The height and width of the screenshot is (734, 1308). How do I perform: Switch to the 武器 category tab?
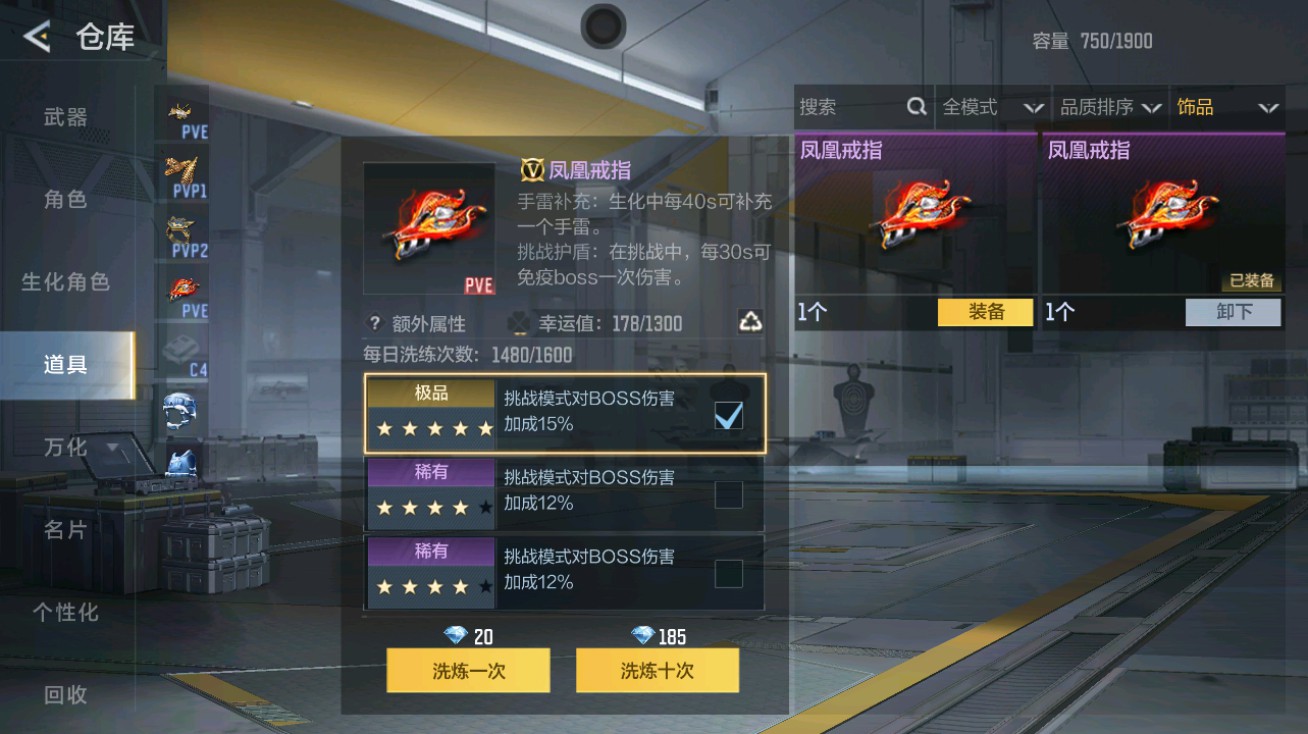tap(63, 116)
